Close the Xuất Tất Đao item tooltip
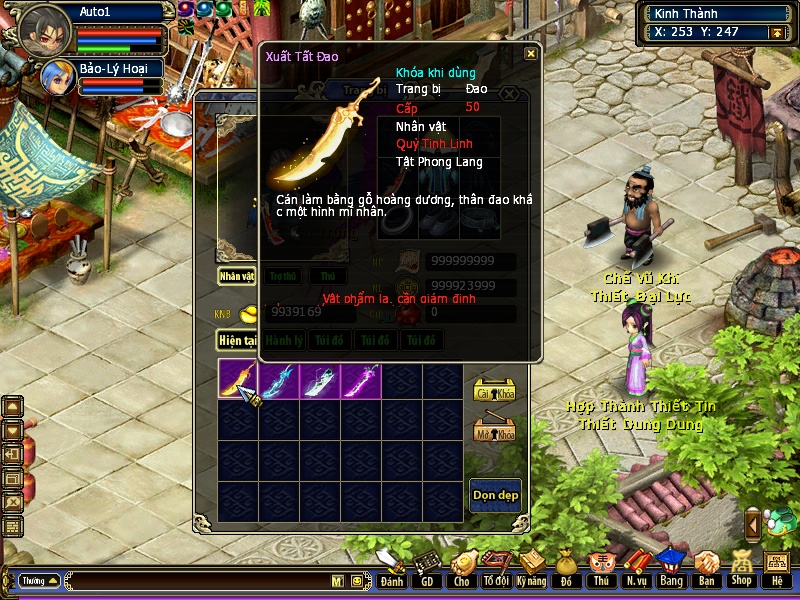 coord(531,54)
